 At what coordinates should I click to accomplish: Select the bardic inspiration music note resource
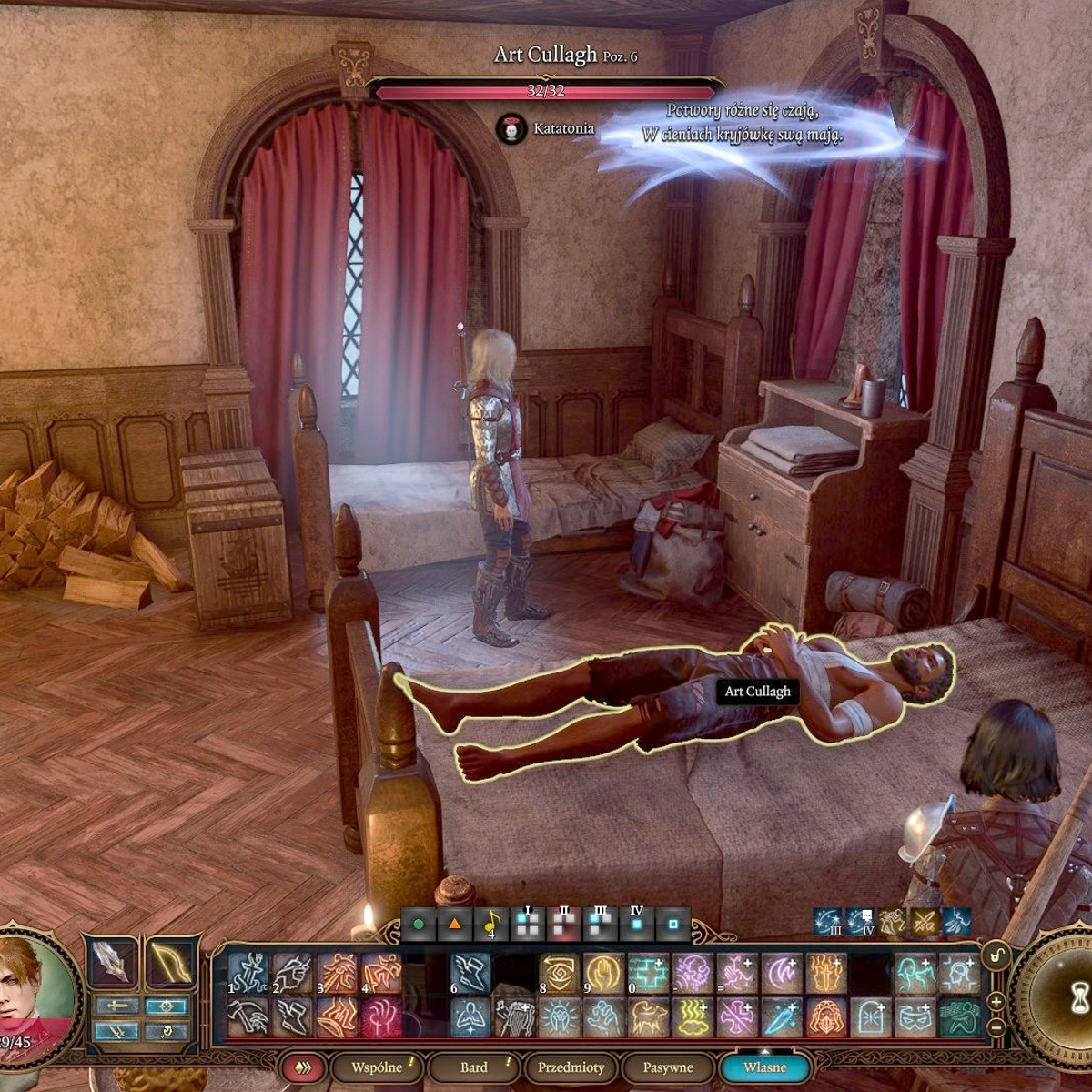pyautogui.click(x=490, y=925)
